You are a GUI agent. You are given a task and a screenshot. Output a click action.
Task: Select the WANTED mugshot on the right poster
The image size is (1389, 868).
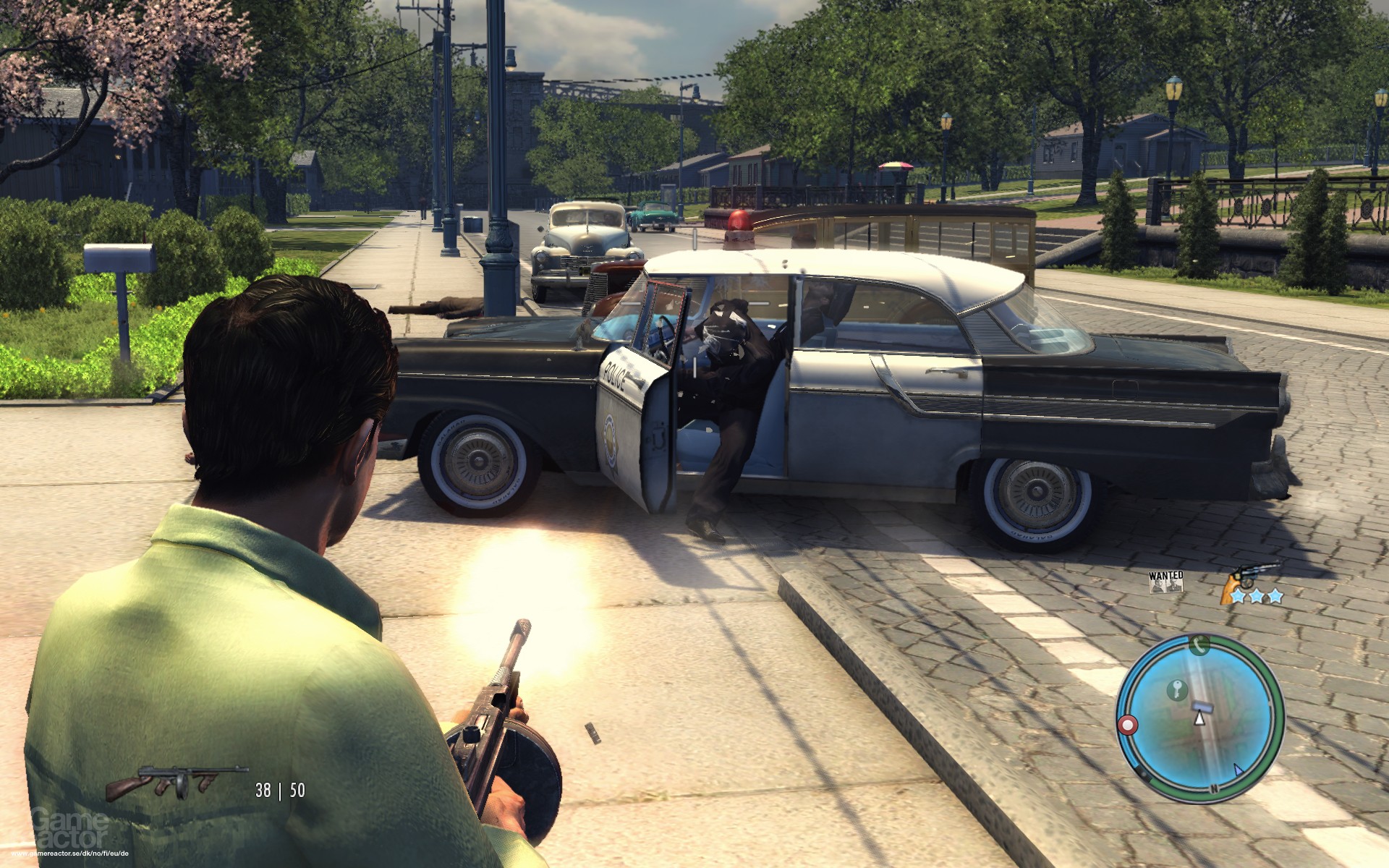[1174, 586]
